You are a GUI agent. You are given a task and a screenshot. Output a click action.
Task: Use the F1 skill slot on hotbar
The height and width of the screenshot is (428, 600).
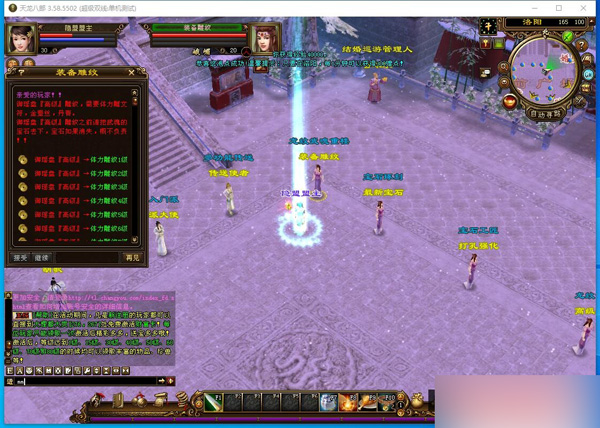coord(214,403)
